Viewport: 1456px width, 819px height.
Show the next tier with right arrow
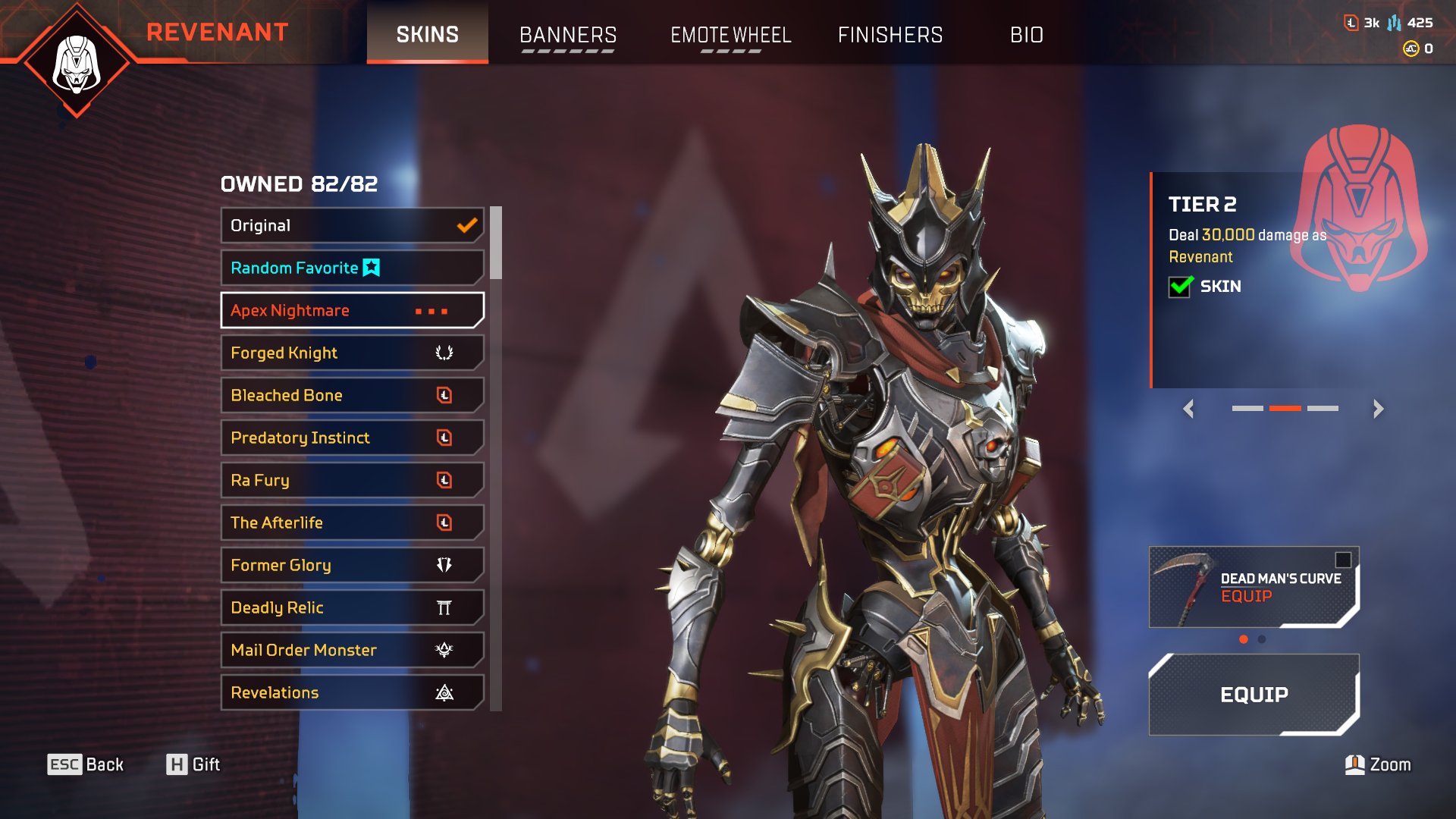(1378, 409)
